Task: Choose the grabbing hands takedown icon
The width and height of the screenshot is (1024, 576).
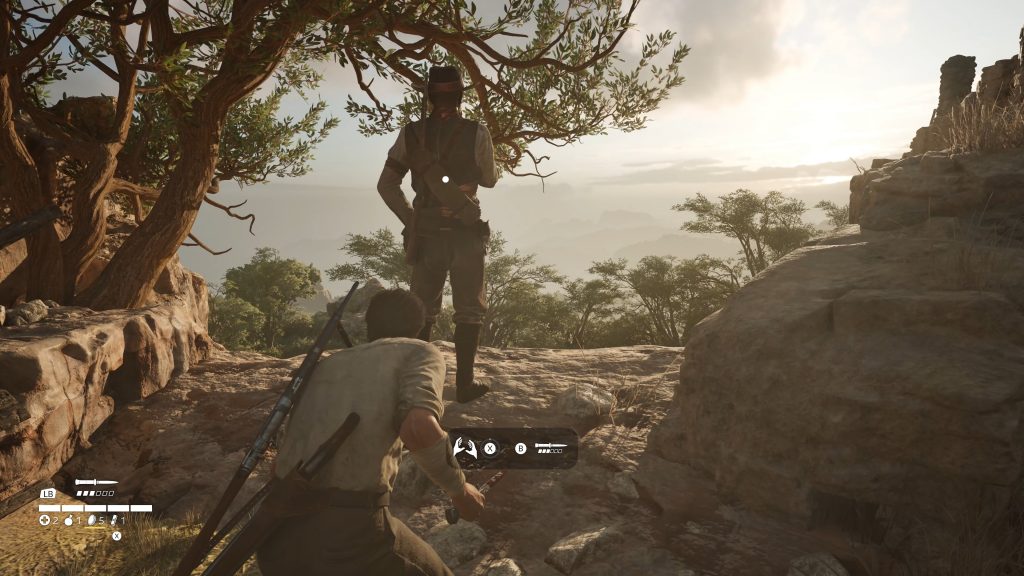Action: tap(465, 448)
